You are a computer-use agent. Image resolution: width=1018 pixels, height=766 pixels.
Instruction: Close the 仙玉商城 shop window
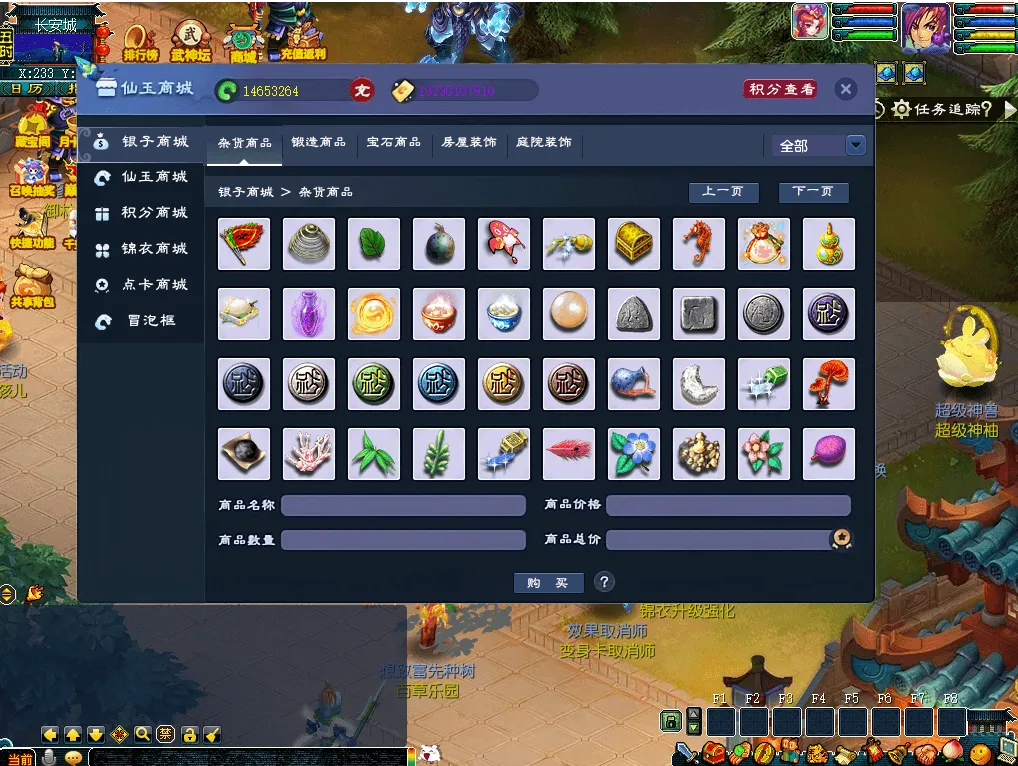pos(846,90)
